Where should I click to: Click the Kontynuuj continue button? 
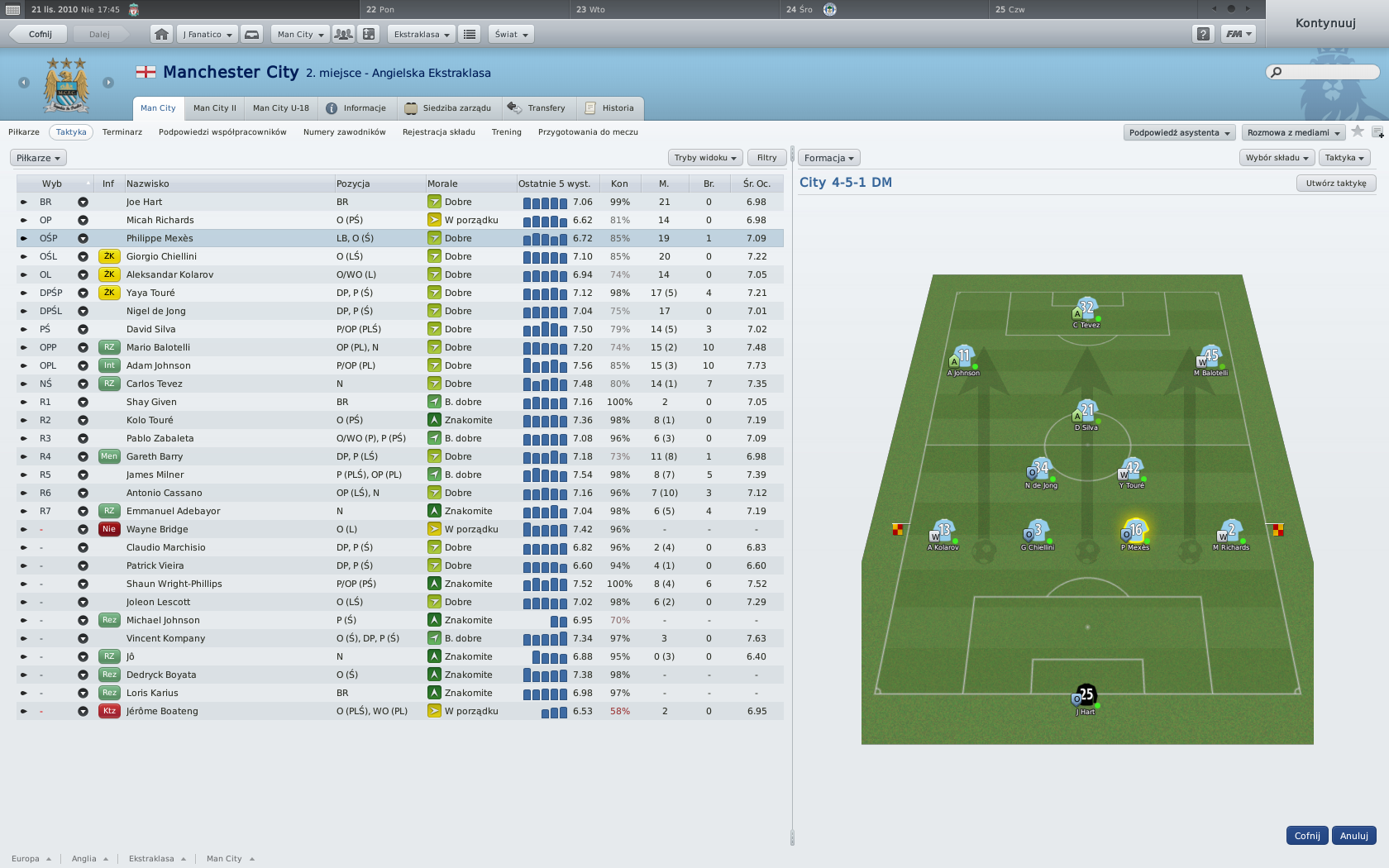point(1325,23)
